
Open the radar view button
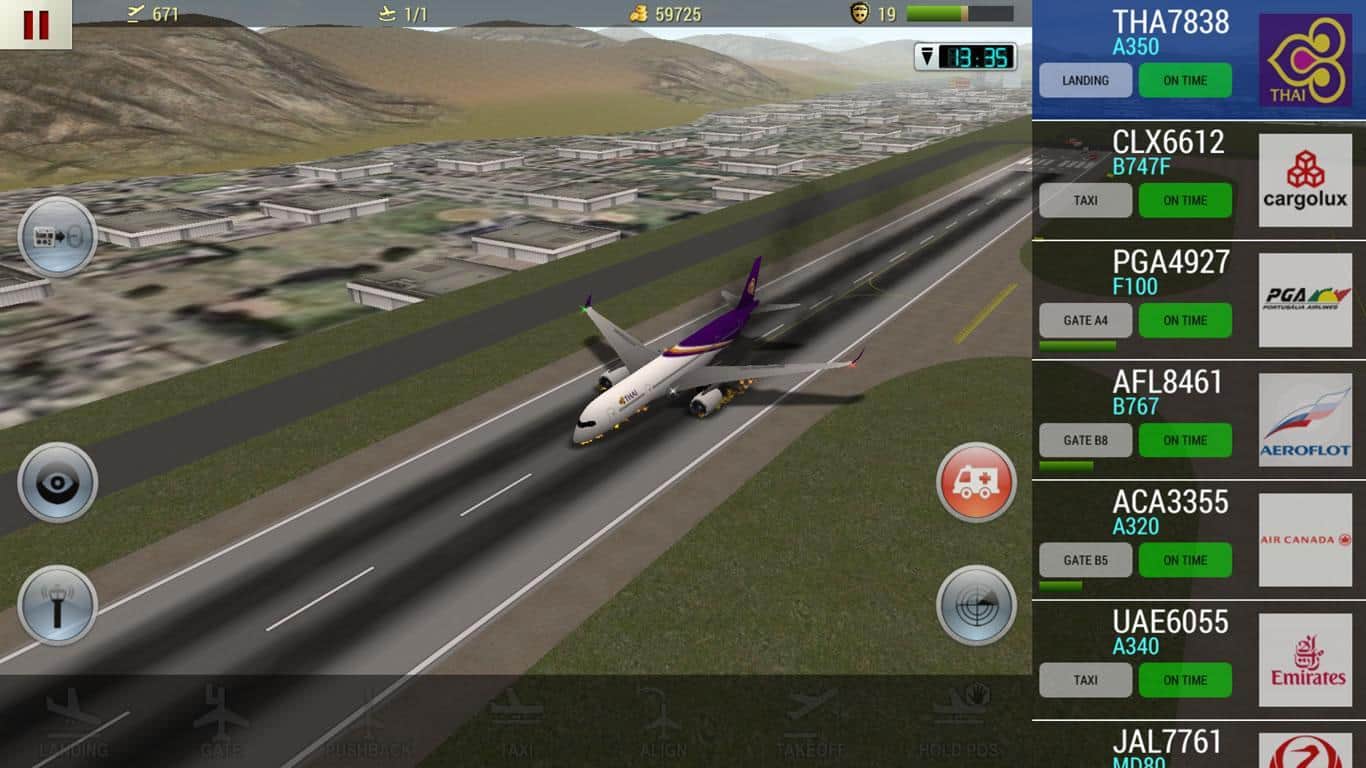[x=976, y=605]
